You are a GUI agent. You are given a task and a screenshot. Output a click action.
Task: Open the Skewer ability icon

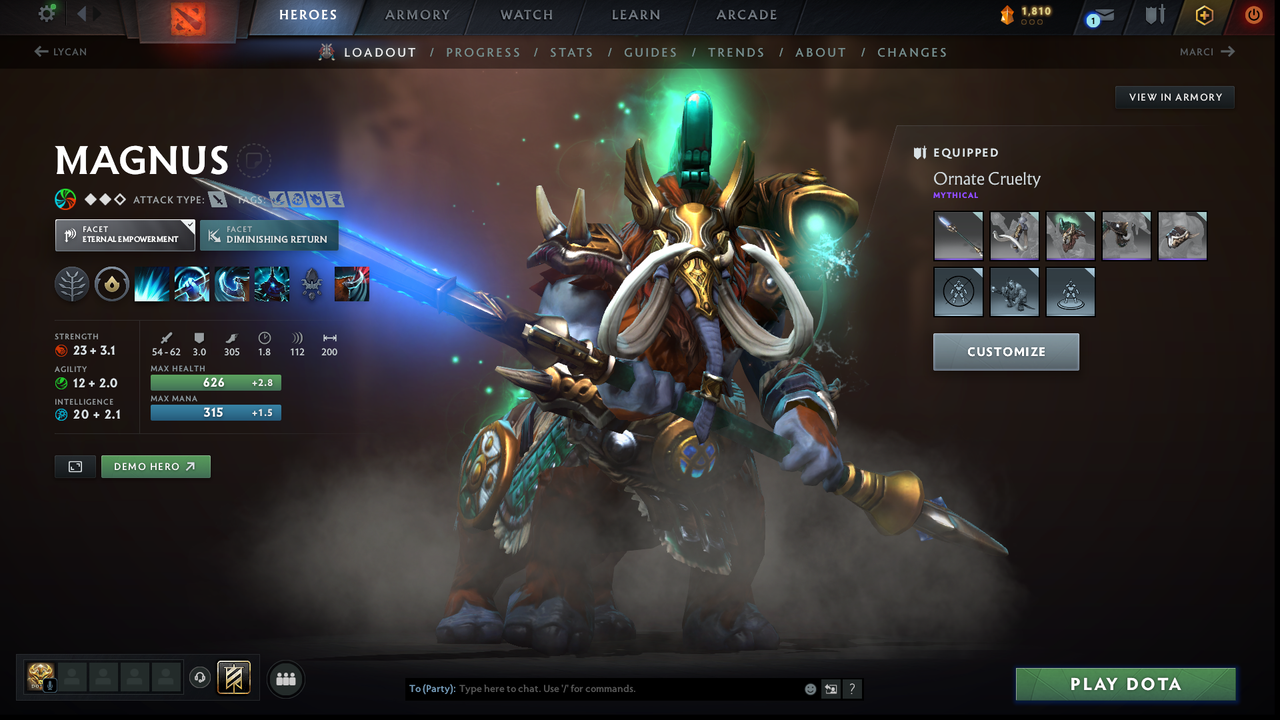pyautogui.click(x=231, y=284)
